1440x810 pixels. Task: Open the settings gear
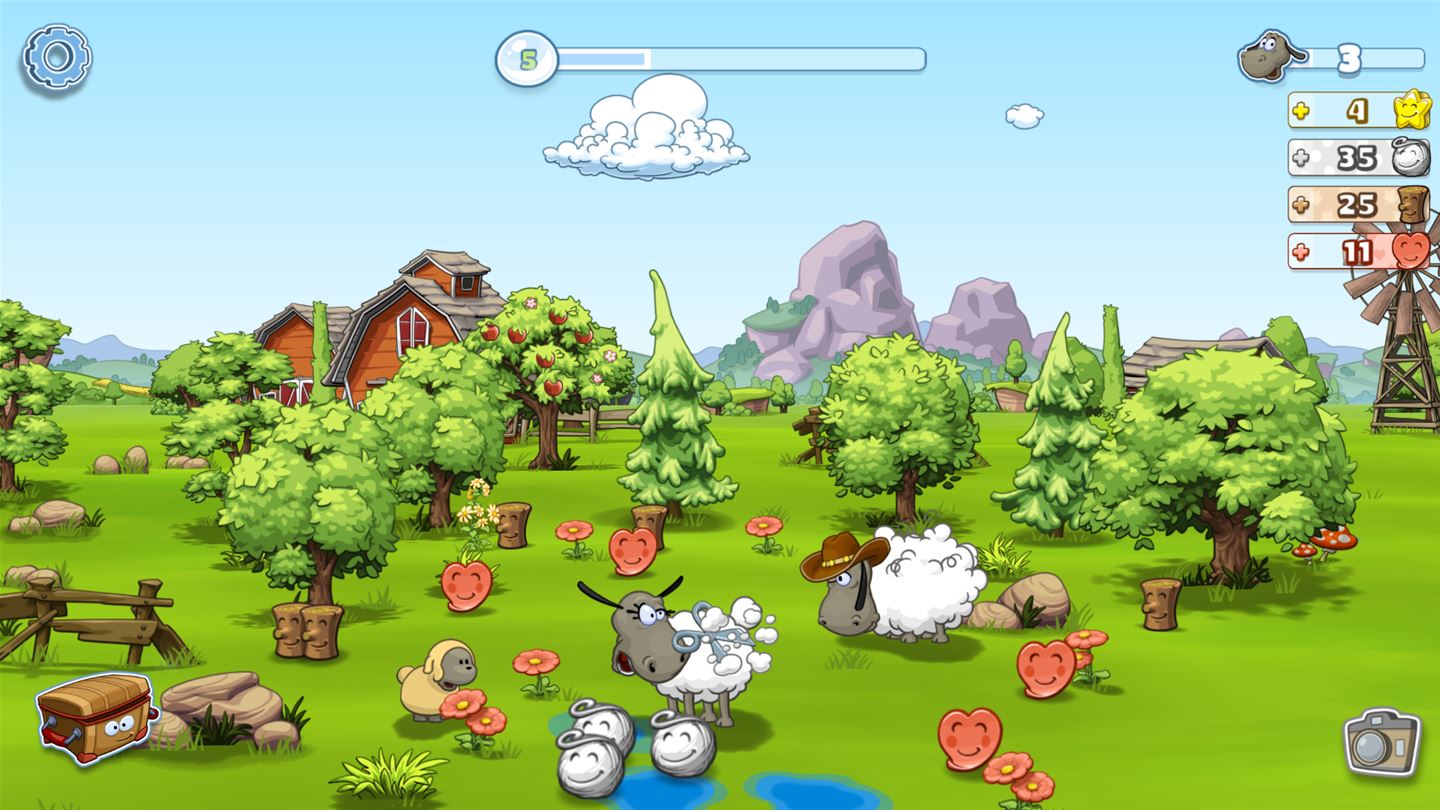(57, 57)
